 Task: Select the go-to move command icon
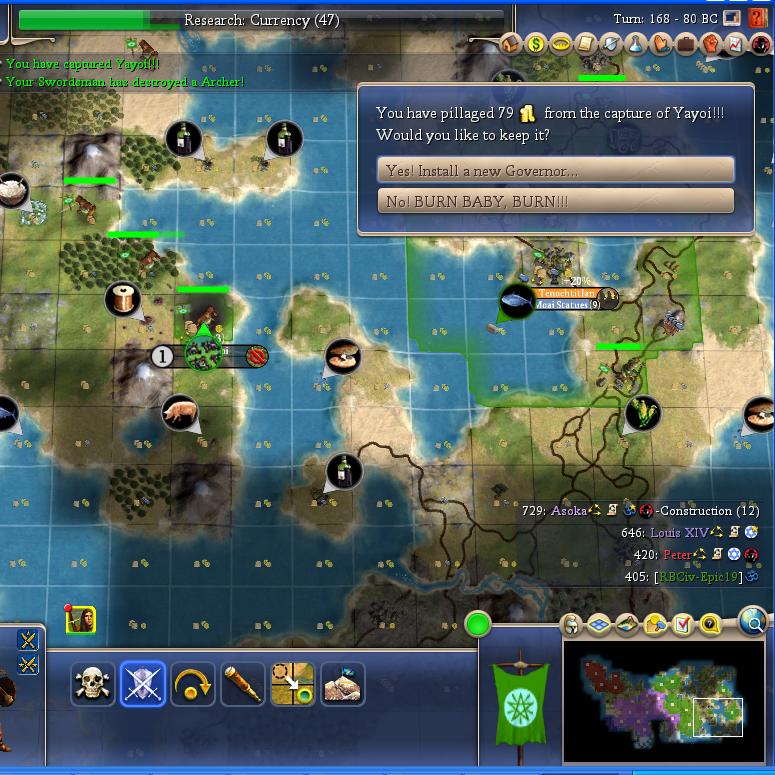(292, 685)
